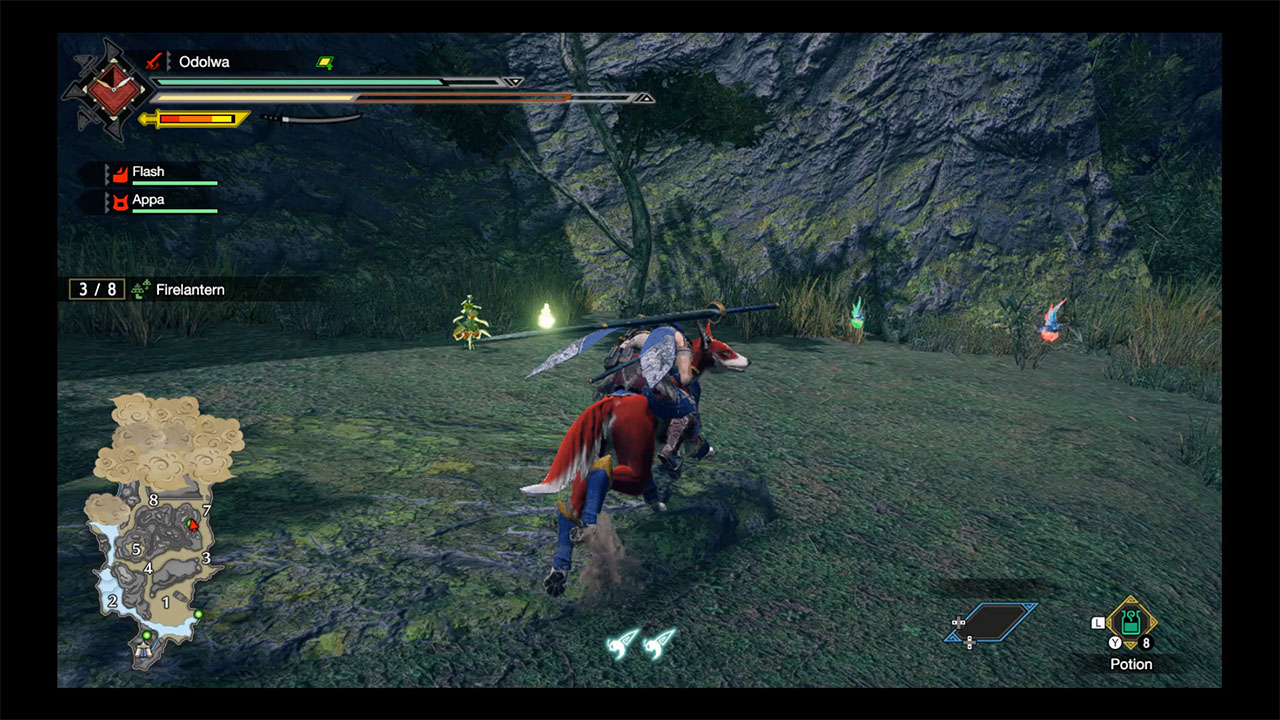Click the long sword weapon icon in sharpness gauge
This screenshot has height=720, width=1280.
[312, 117]
